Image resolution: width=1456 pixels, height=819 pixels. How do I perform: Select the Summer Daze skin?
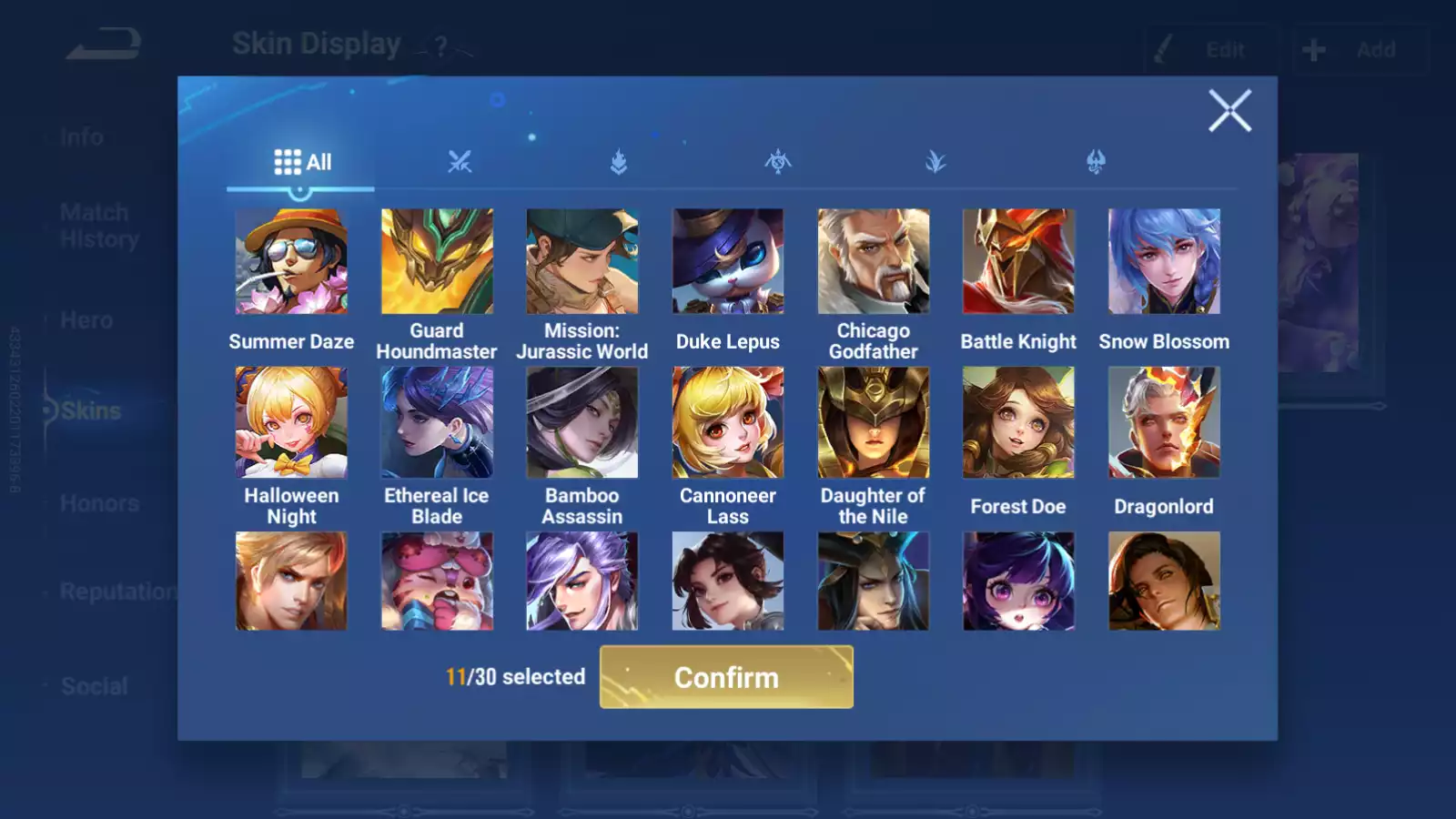pyautogui.click(x=291, y=262)
